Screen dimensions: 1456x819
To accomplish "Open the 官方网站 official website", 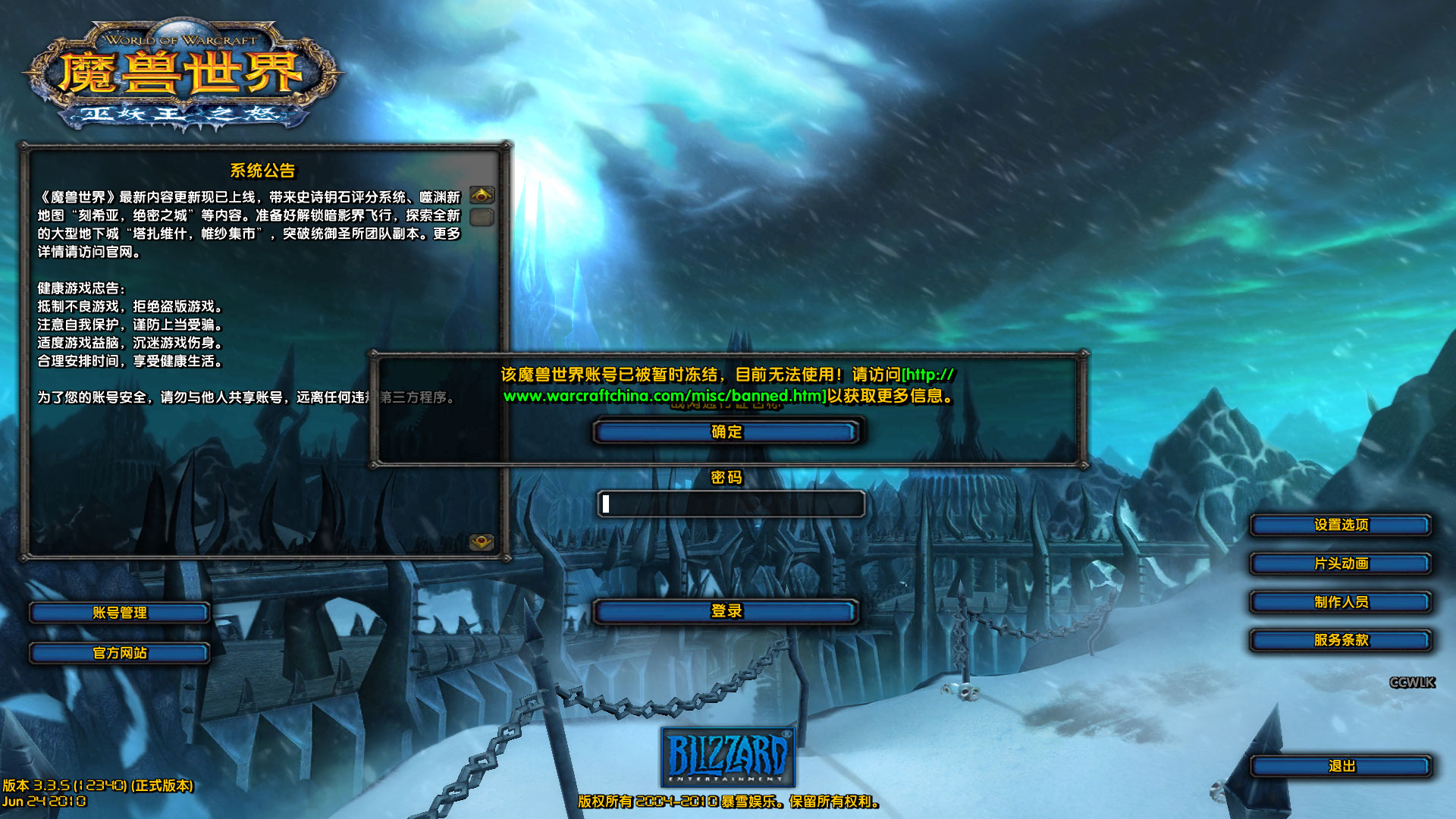I will 119,653.
